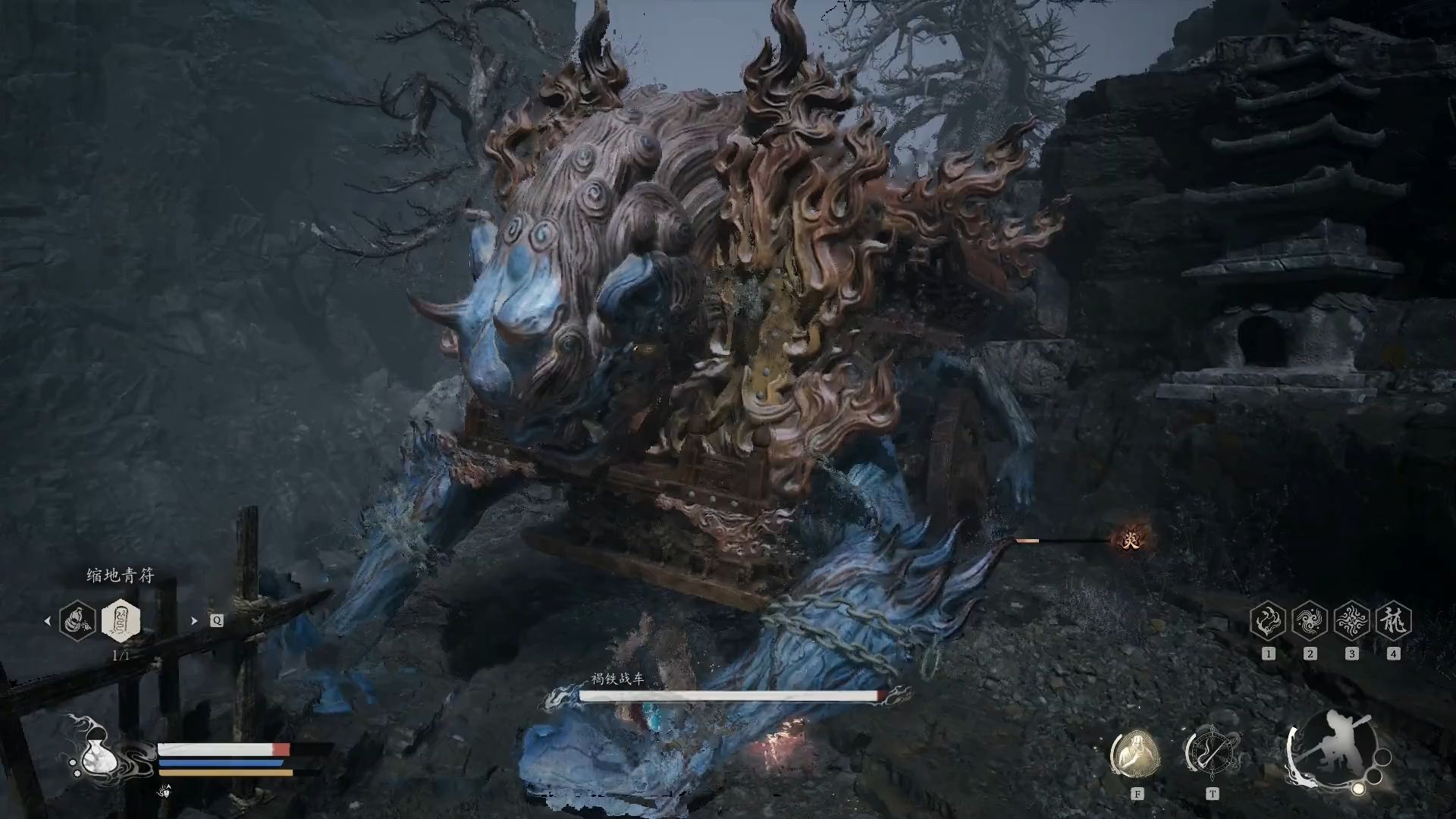This screenshot has height=819, width=1456.
Task: Summon the glowing golden spirit medallion
Action: [x=1135, y=755]
